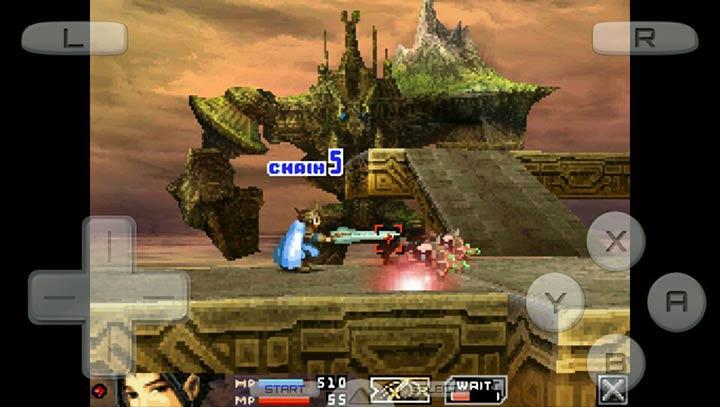Select the crossed weapons icon in the HUD

399,389
